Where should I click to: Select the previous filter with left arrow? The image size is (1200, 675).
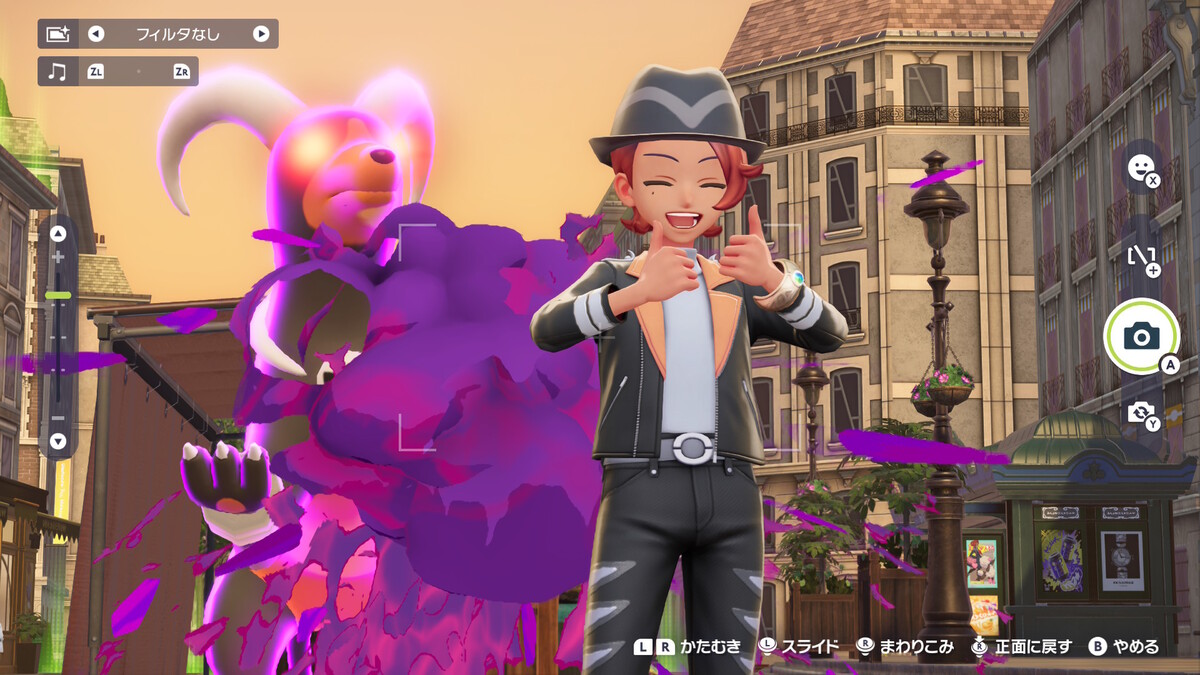(x=96, y=34)
